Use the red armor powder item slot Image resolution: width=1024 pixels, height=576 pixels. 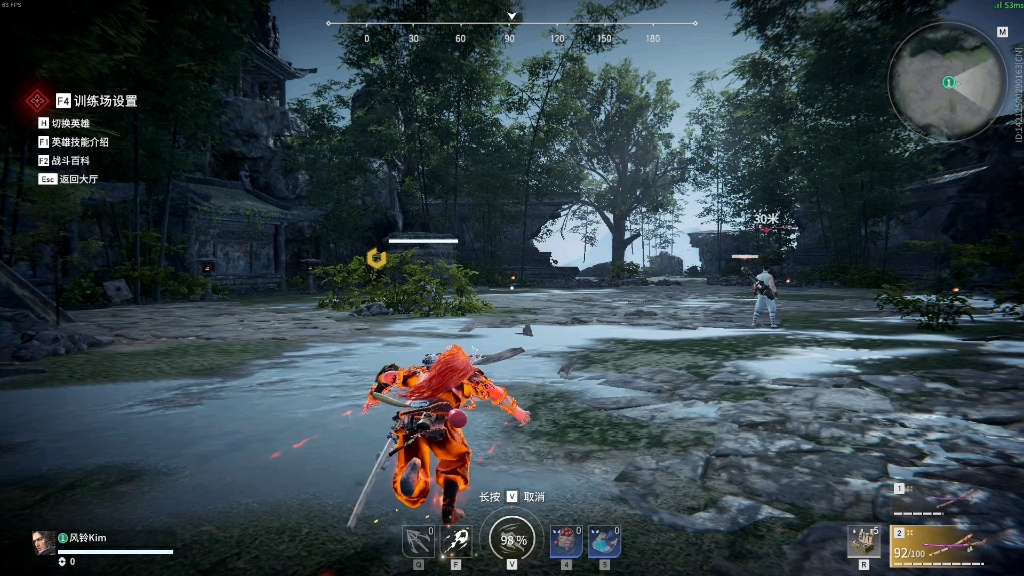[x=566, y=541]
